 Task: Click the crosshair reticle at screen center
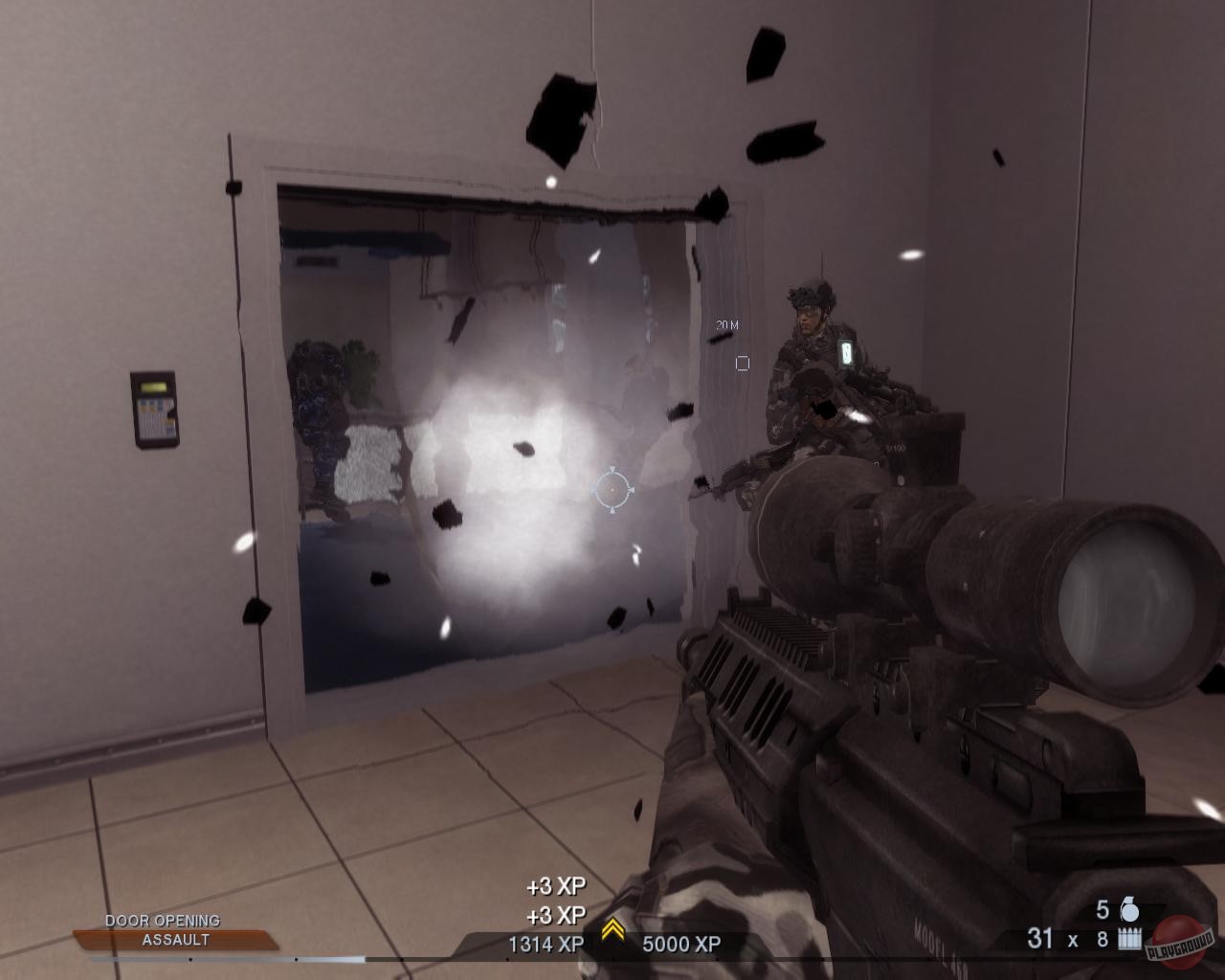click(x=613, y=491)
